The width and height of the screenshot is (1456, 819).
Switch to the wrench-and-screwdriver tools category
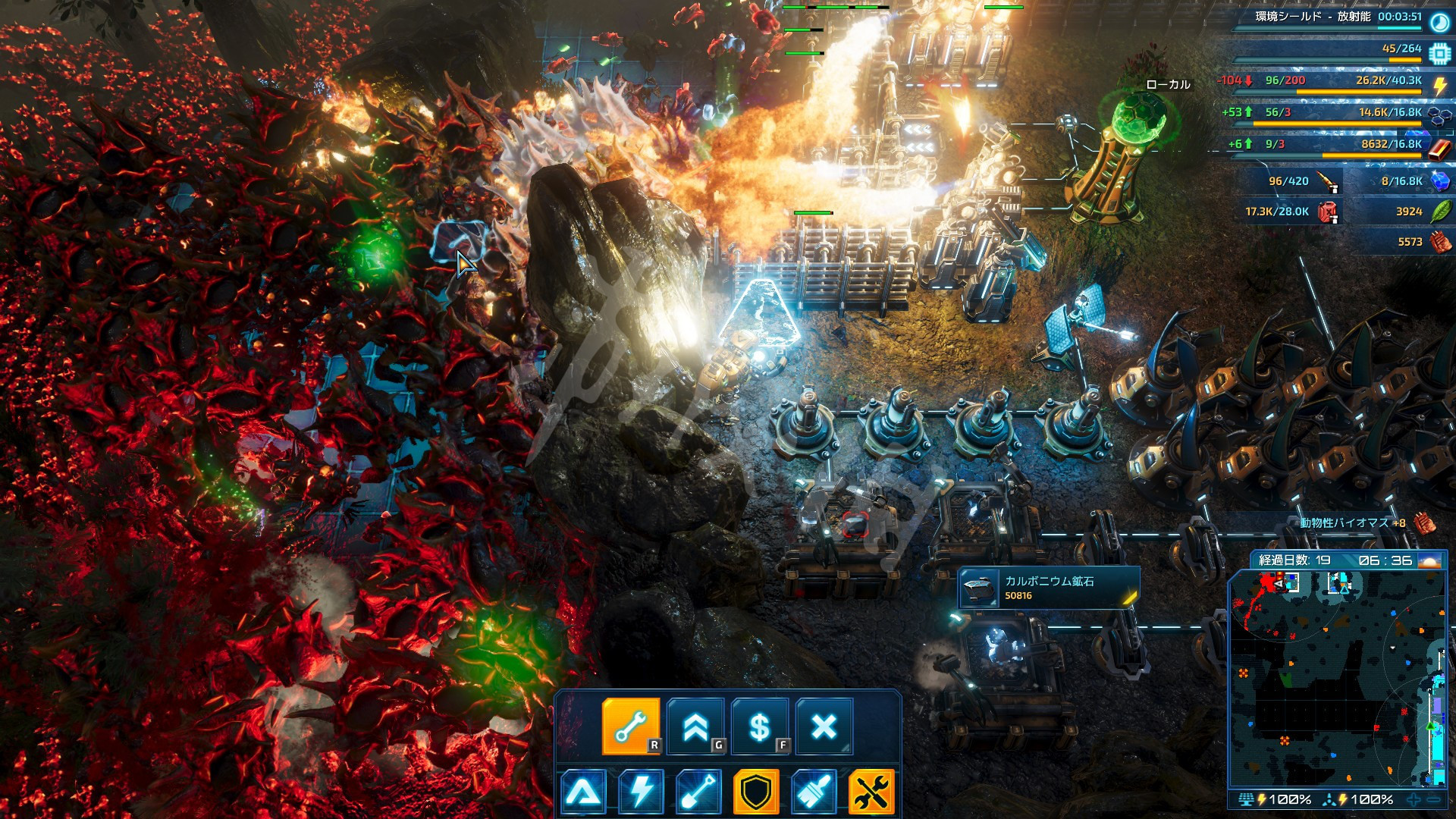871,792
